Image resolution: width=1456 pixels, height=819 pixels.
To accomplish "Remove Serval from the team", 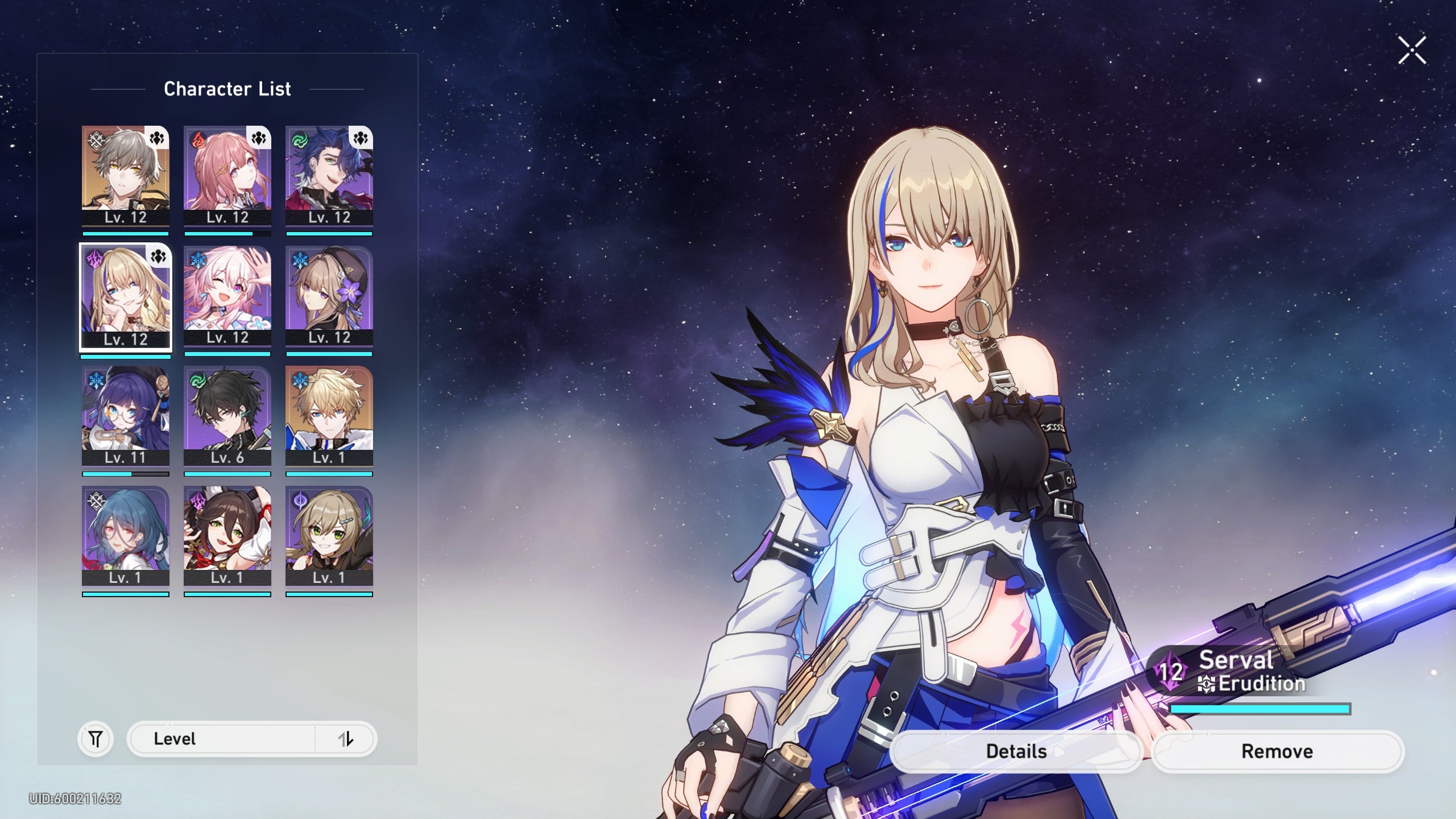I will [x=1277, y=751].
